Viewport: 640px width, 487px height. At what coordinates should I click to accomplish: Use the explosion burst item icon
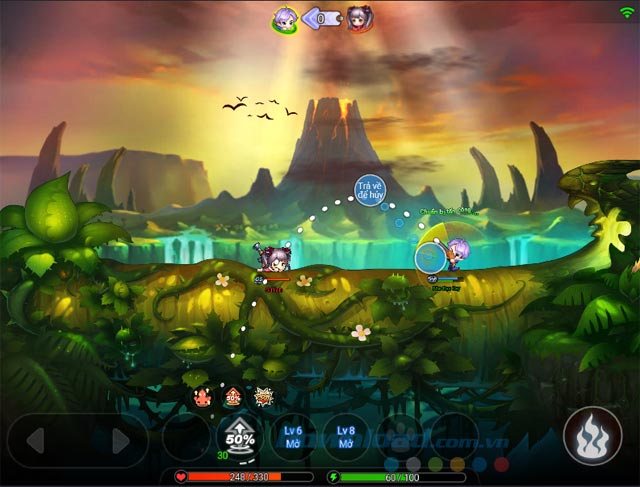[264, 396]
